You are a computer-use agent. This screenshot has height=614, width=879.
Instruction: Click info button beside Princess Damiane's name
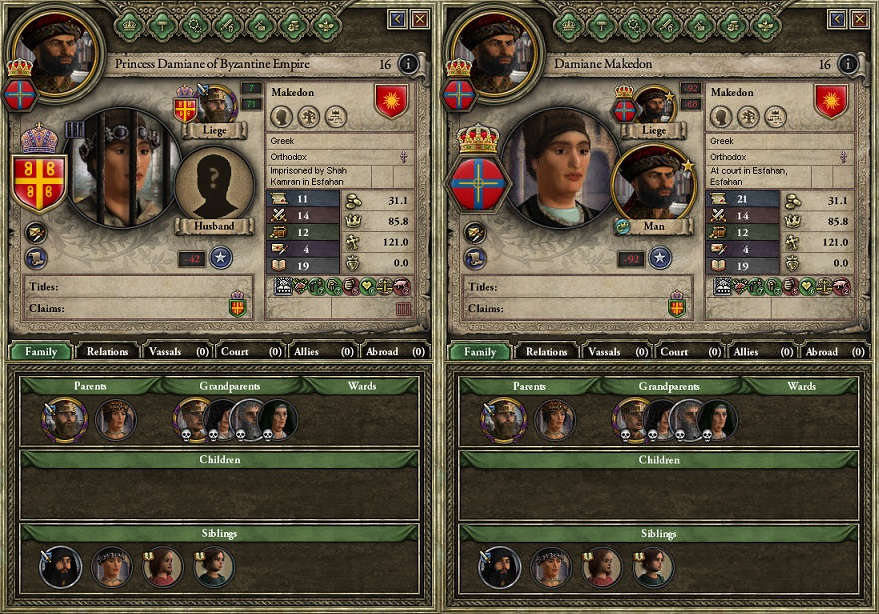click(408, 64)
